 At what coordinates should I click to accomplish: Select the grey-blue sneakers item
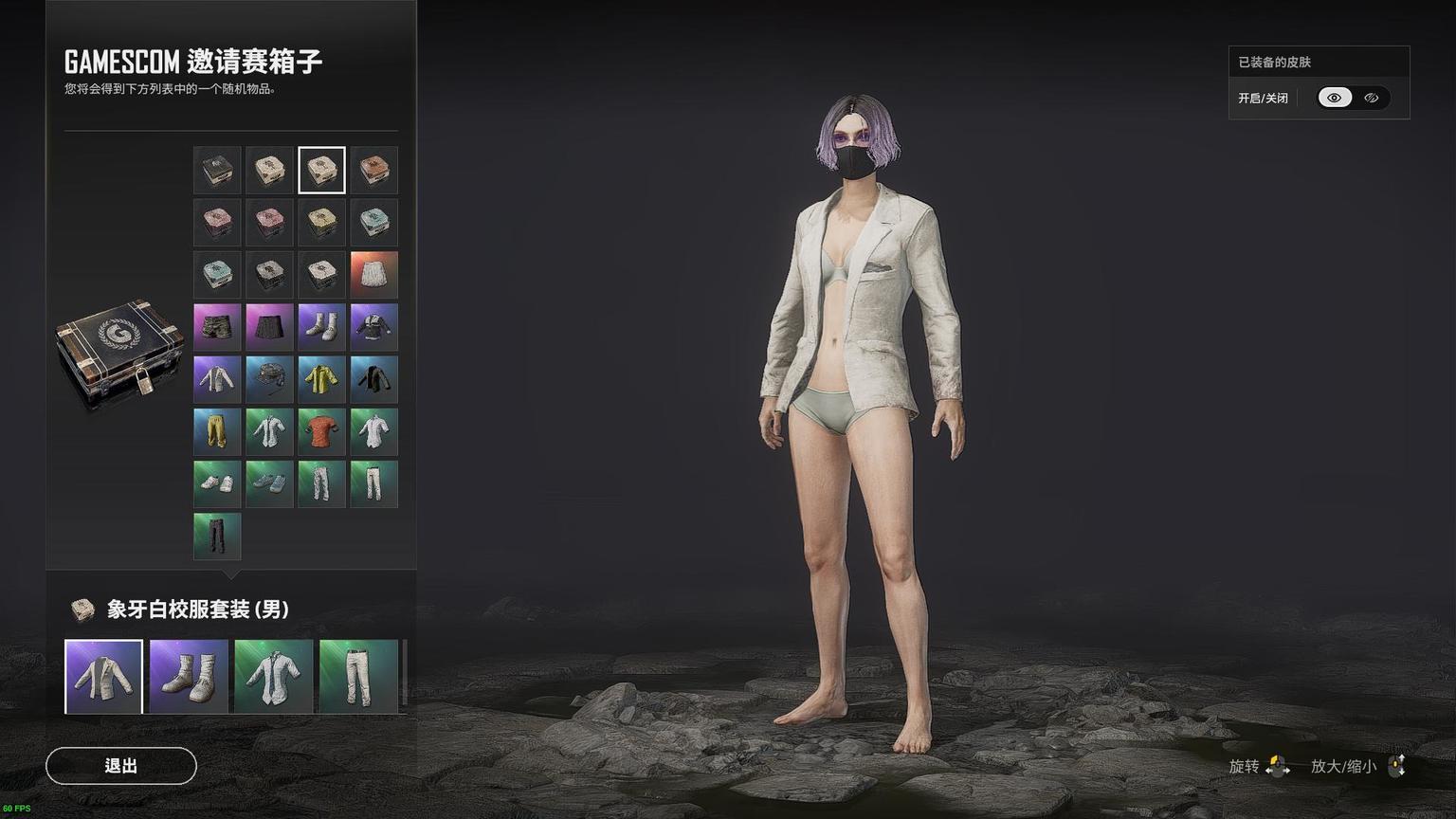(269, 483)
